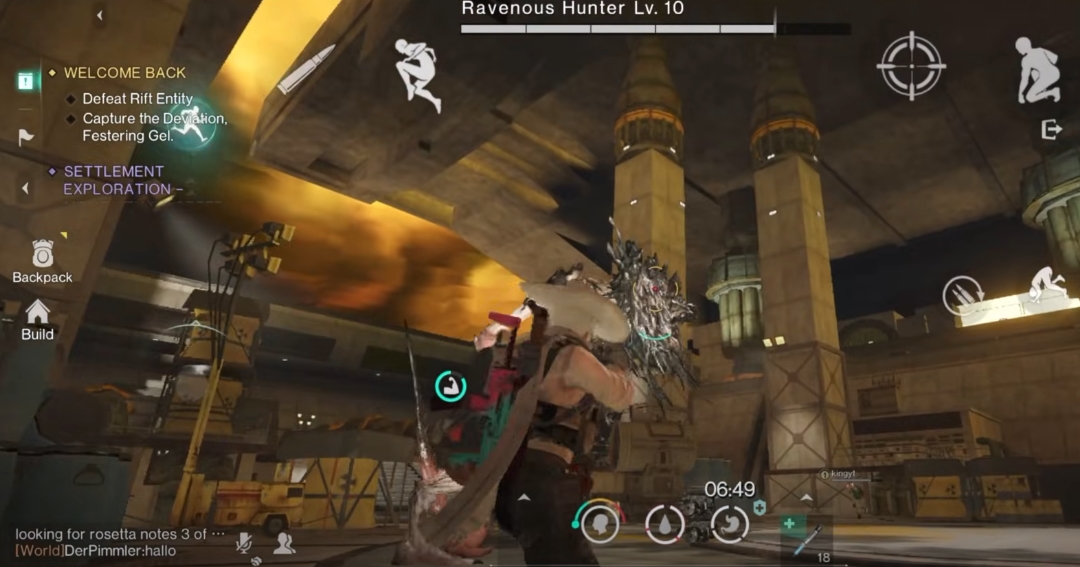Open the Build menu
Viewport: 1080px width, 567px height.
(x=38, y=319)
